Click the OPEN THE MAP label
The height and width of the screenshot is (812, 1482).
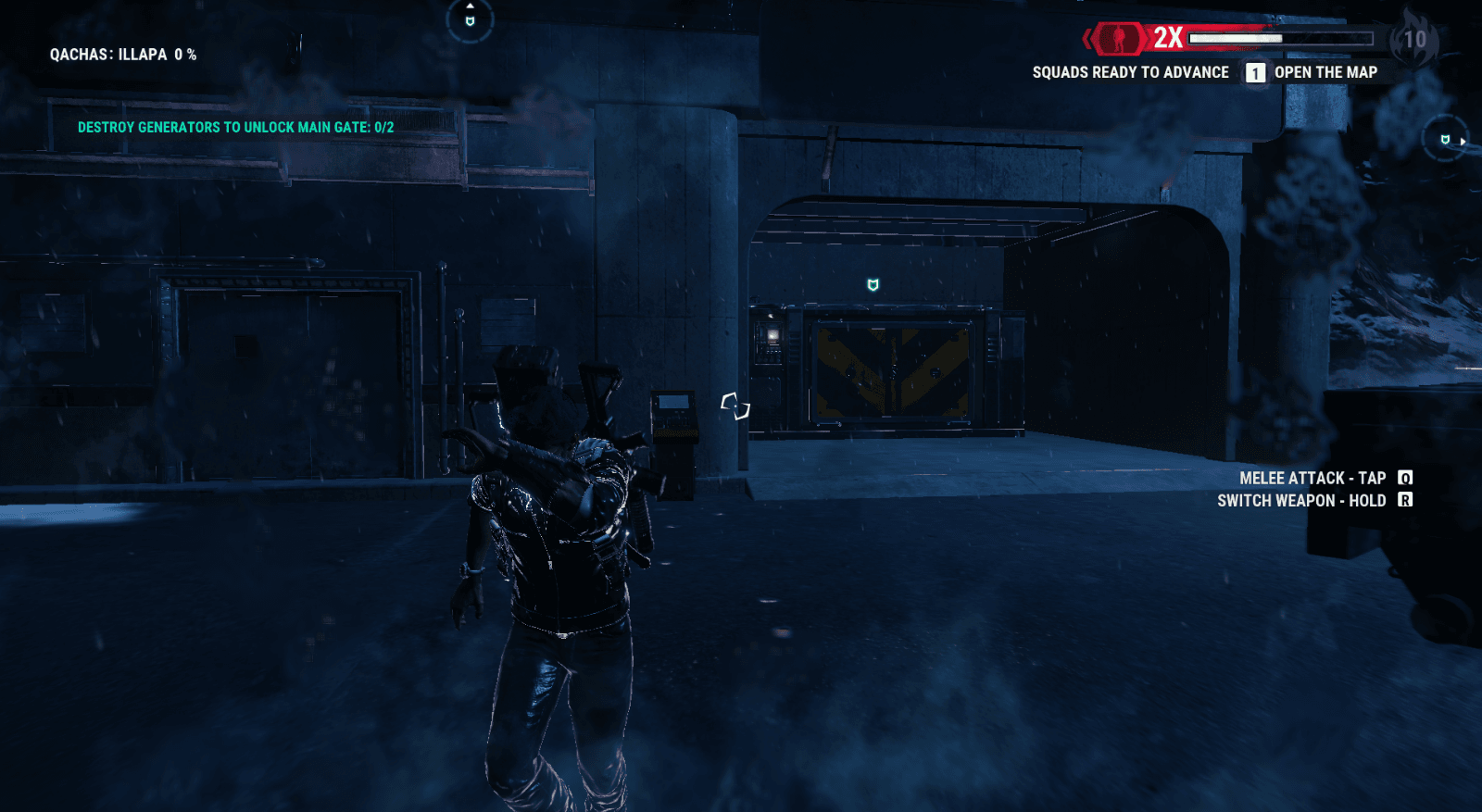[1326, 72]
